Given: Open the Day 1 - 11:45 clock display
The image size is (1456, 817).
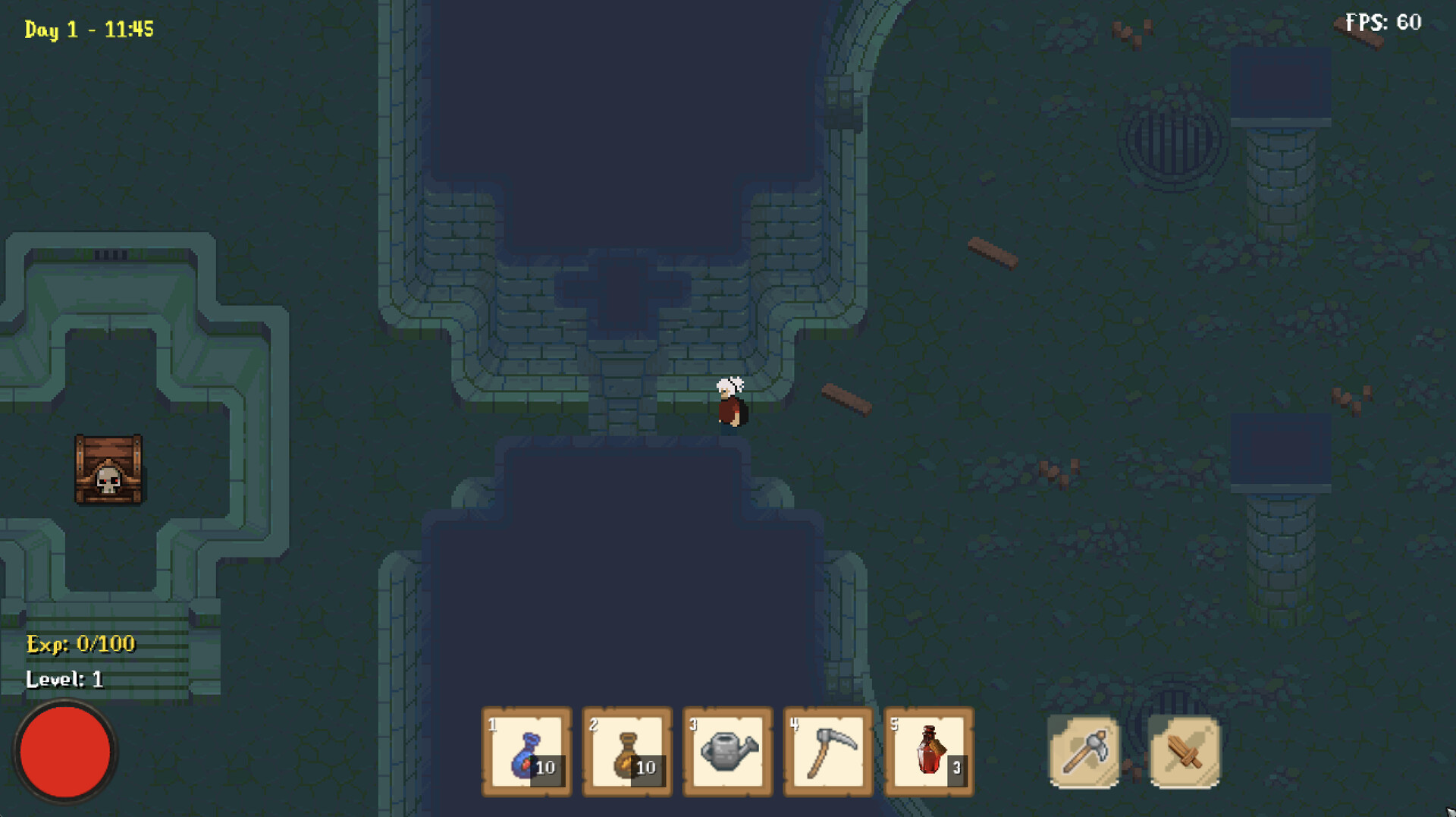Looking at the screenshot, I should pyautogui.click(x=89, y=30).
